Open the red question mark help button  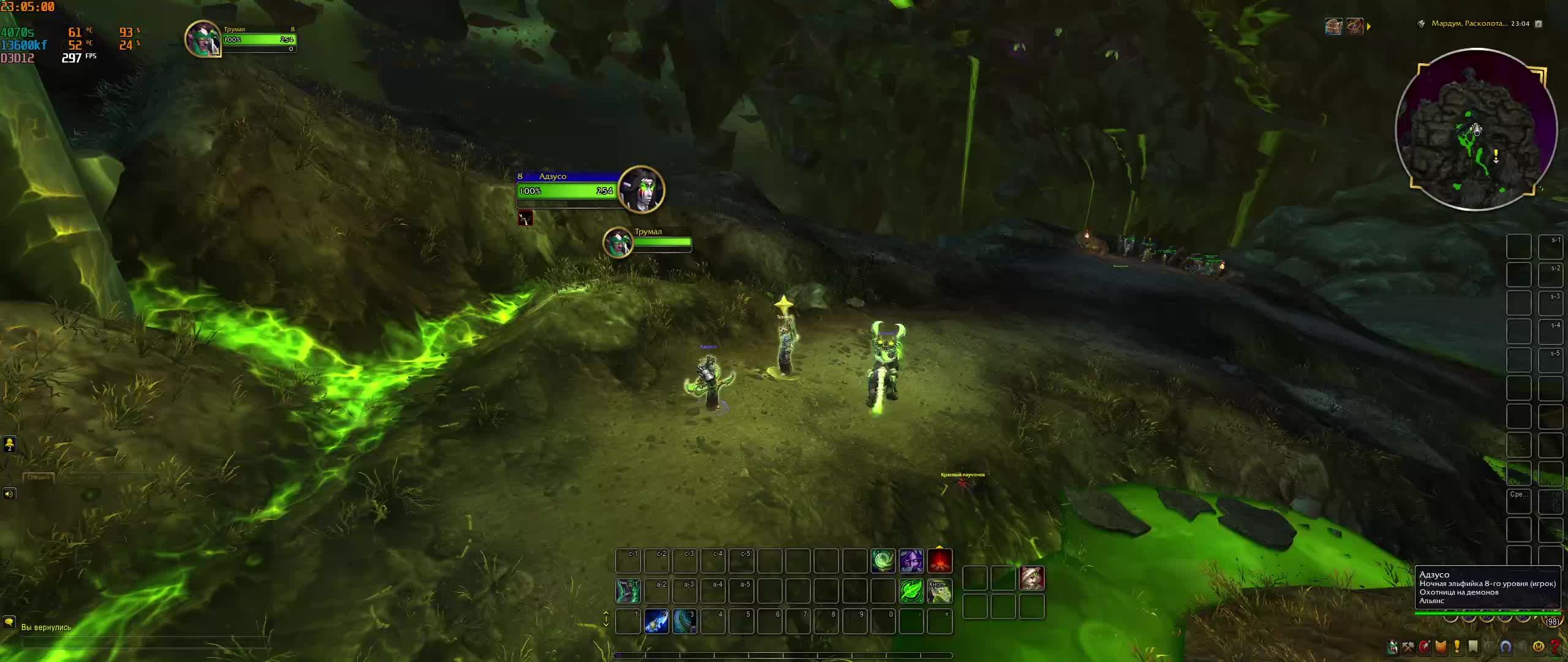(x=1555, y=647)
